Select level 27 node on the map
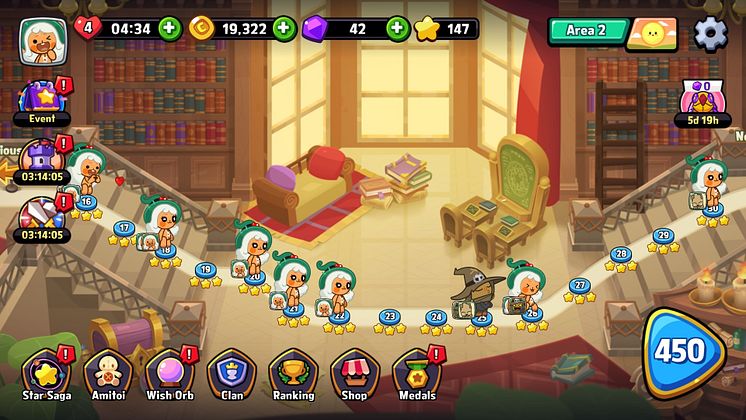 tap(579, 285)
